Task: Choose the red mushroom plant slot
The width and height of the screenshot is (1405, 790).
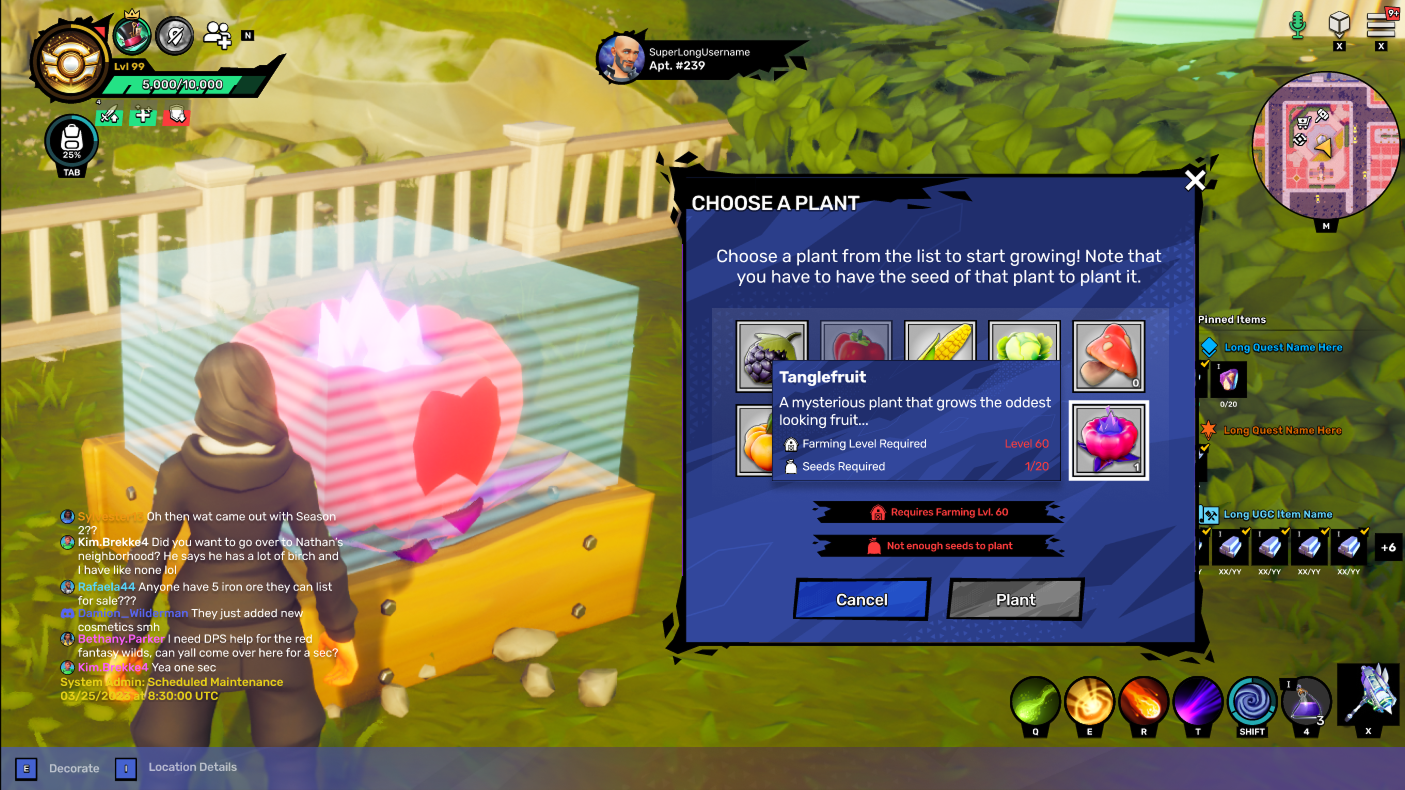Action: pyautogui.click(x=1108, y=356)
